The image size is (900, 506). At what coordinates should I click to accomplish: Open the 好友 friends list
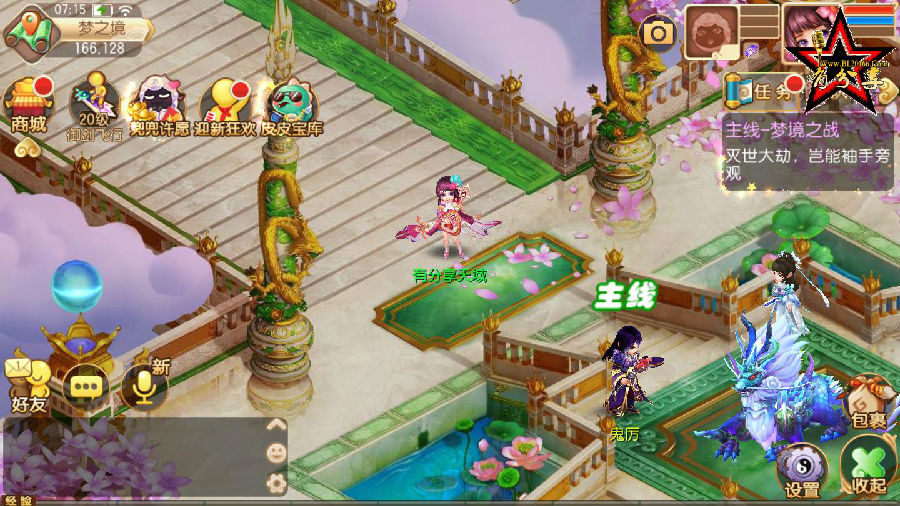click(x=28, y=383)
